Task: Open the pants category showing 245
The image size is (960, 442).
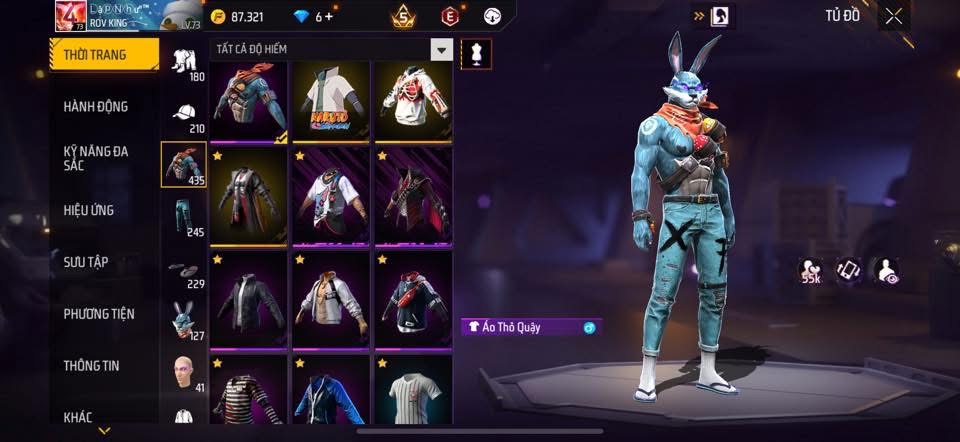Action: click(184, 219)
